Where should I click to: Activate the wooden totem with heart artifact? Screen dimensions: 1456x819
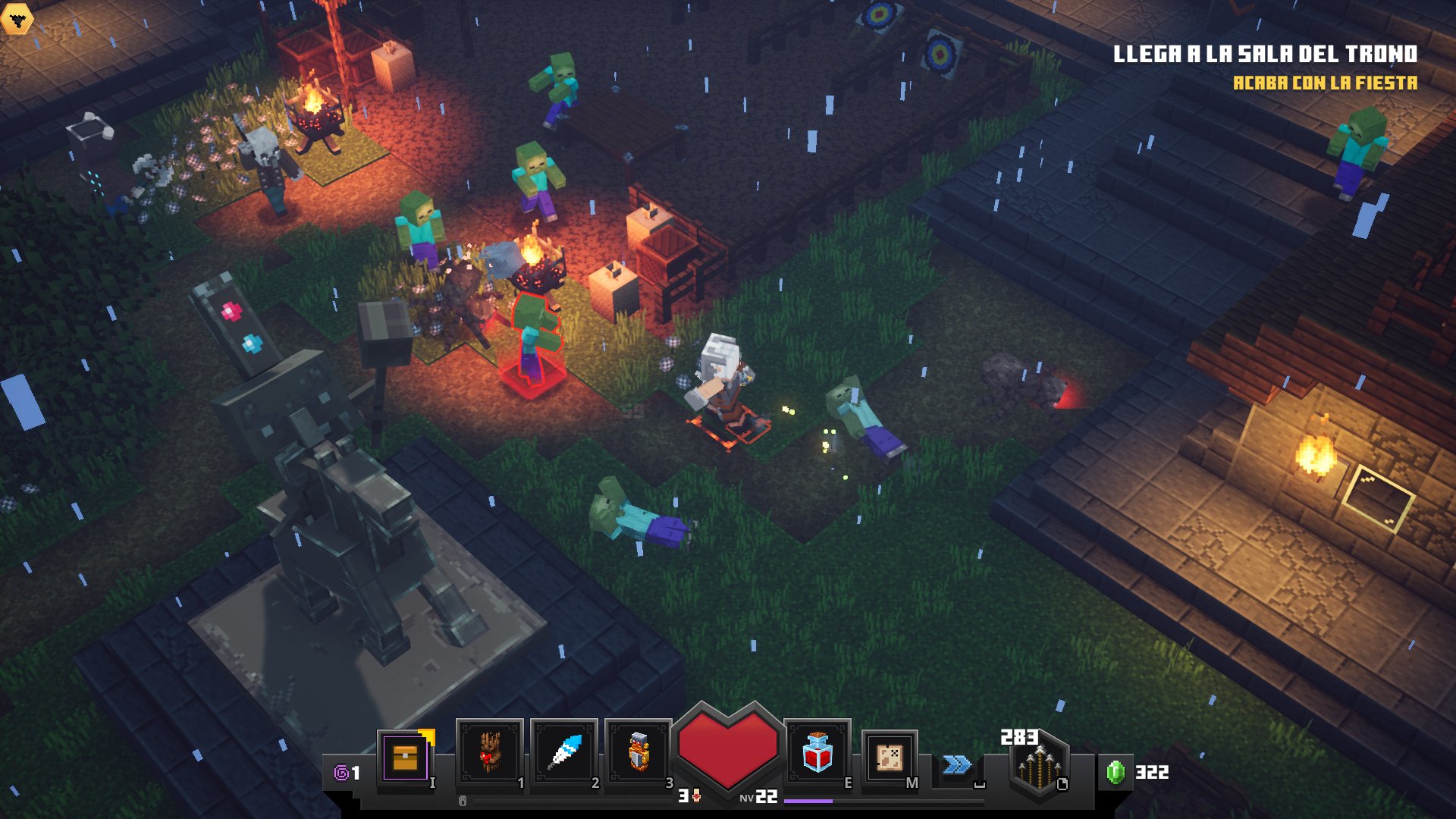[x=489, y=752]
